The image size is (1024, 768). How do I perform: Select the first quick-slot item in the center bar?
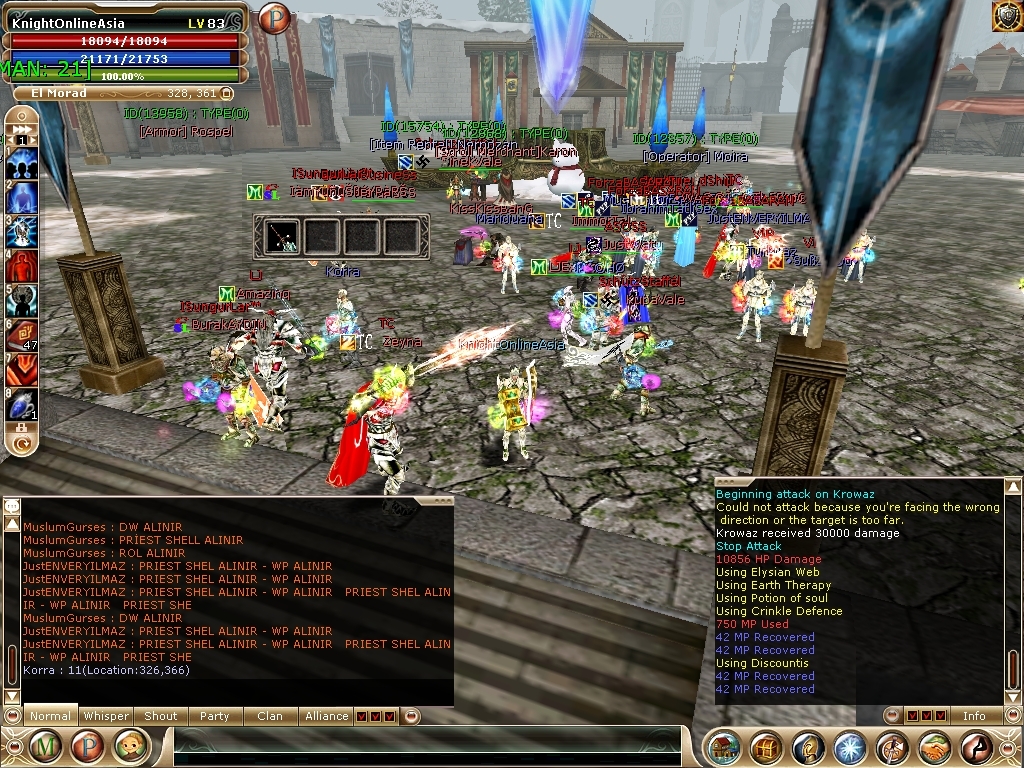click(282, 236)
